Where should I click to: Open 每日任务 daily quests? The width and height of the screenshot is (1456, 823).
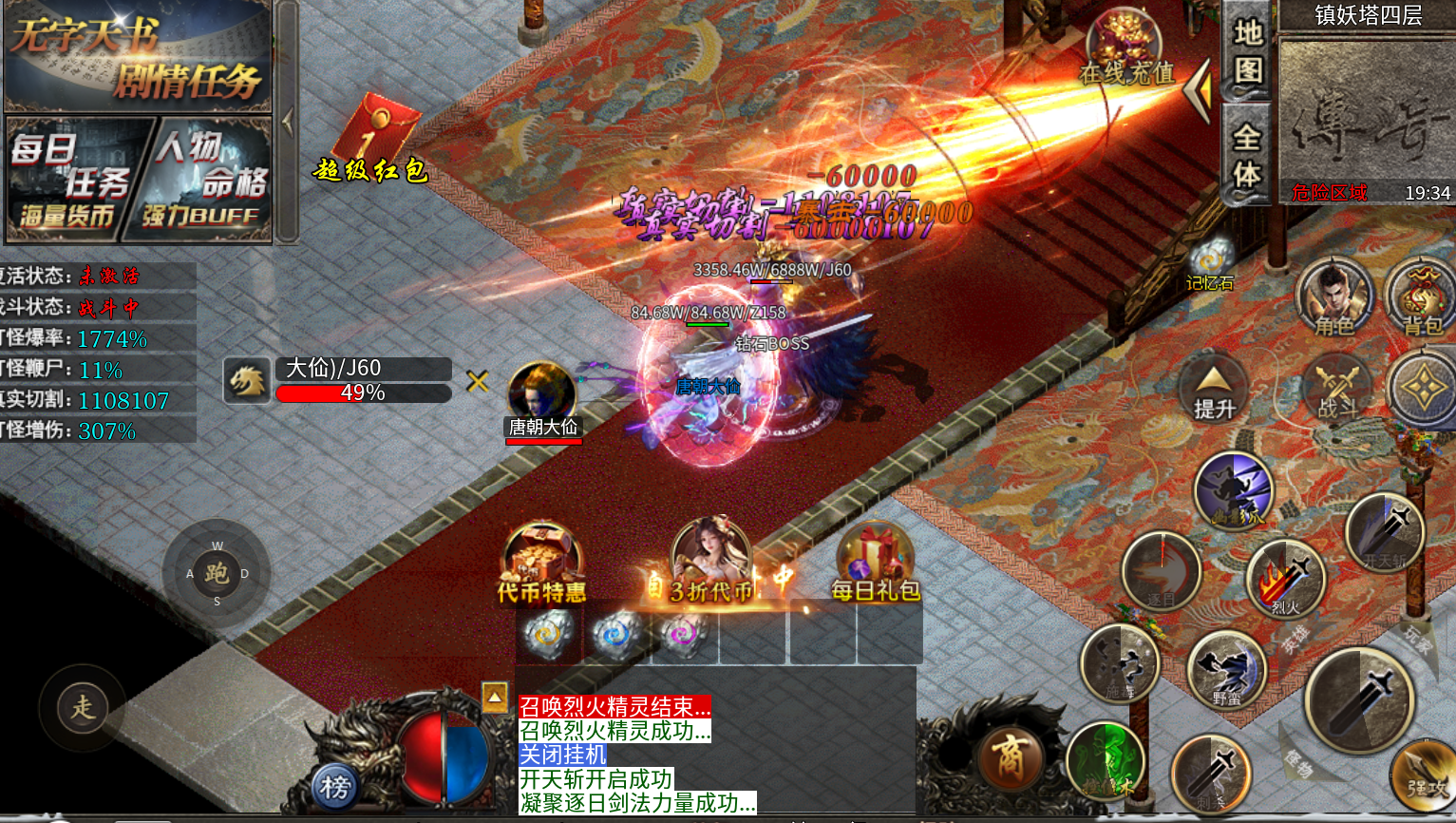pyautogui.click(x=76, y=179)
